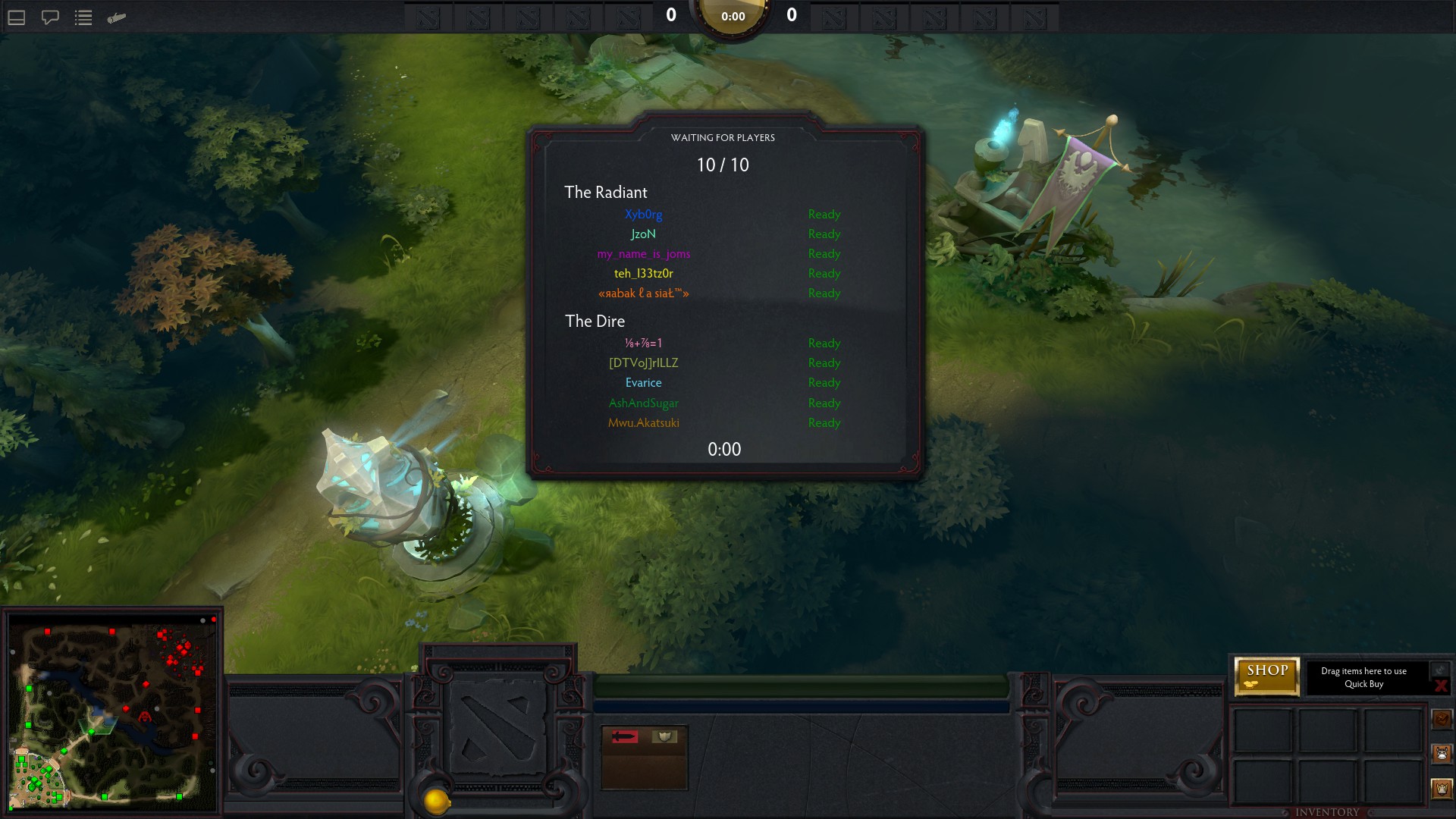Open chat via the speech bubble icon
Image resolution: width=1456 pixels, height=819 pixels.
50,17
